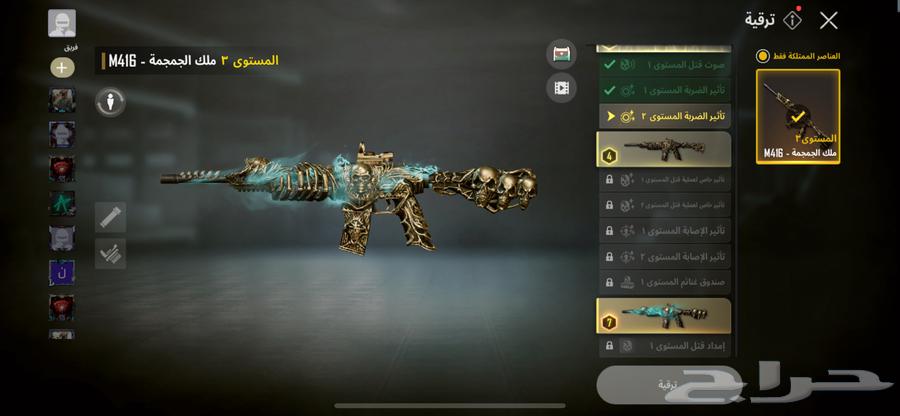The width and height of the screenshot is (900, 416).
Task: Select the locked kill feed level 1 row
Action: (x=664, y=347)
